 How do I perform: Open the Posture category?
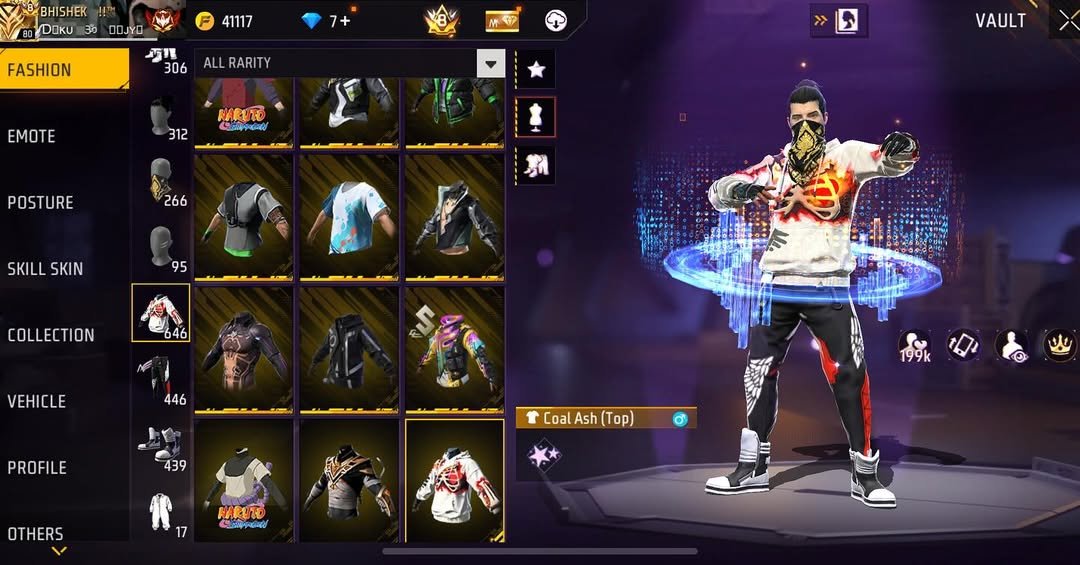click(x=40, y=202)
